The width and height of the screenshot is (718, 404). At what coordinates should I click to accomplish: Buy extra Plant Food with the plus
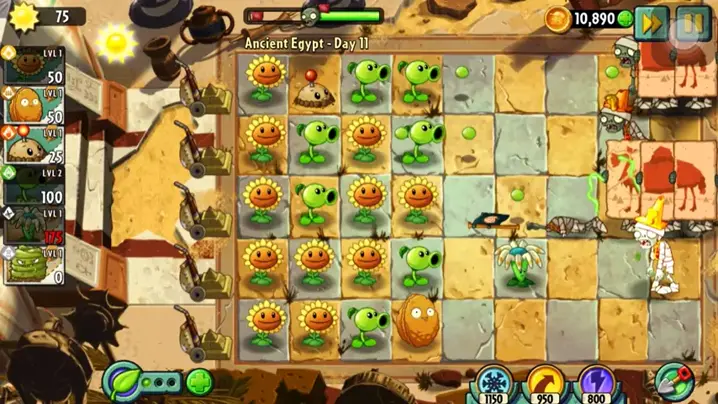click(x=199, y=382)
